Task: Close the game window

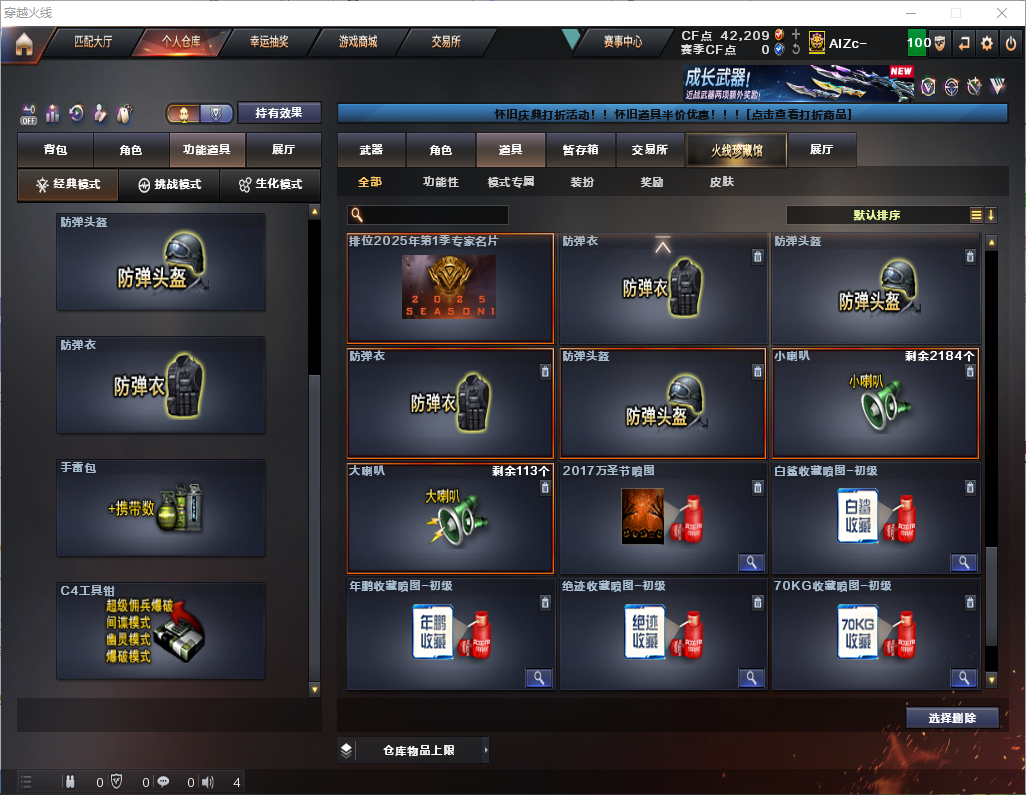Action: (1002, 13)
